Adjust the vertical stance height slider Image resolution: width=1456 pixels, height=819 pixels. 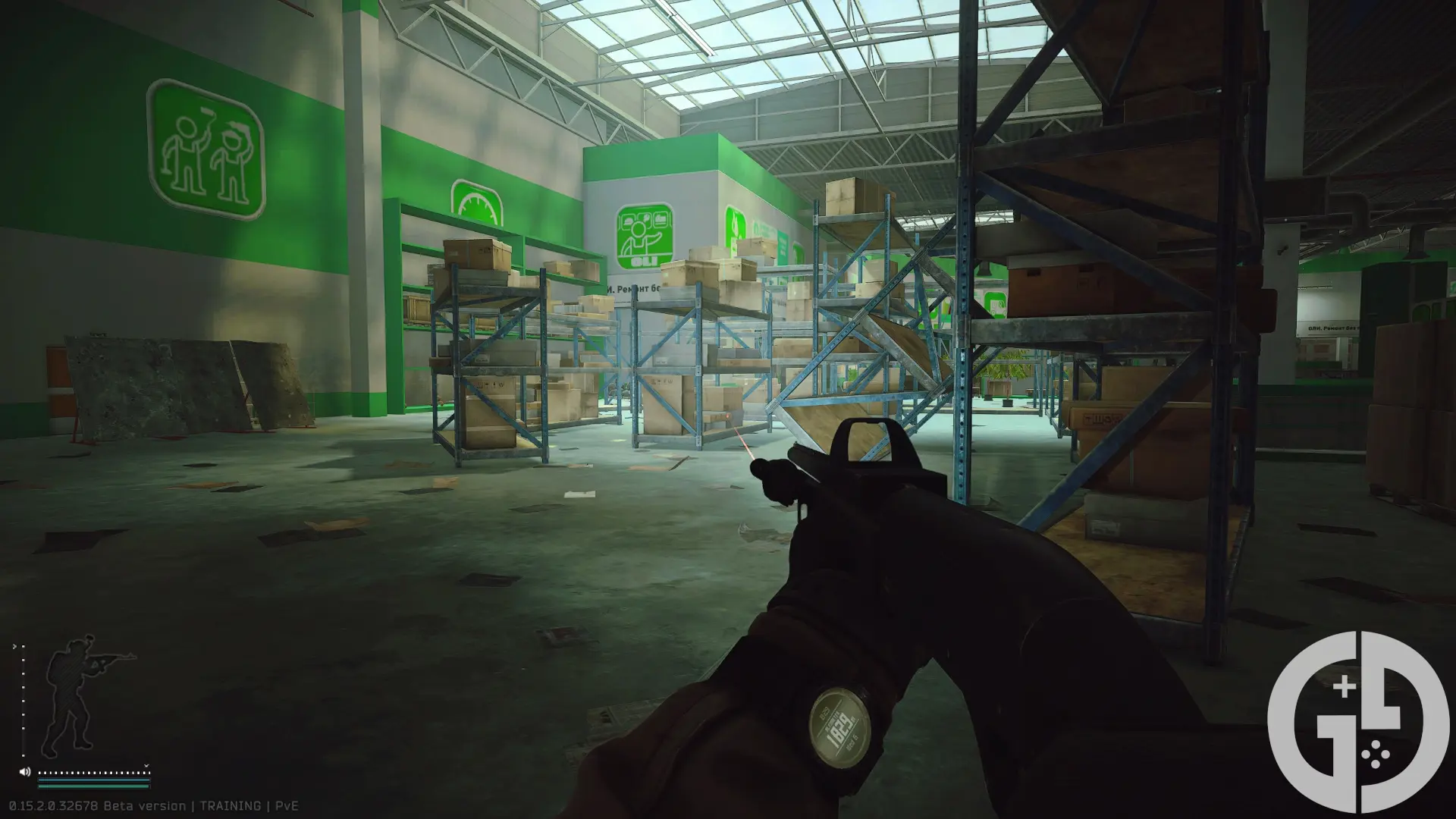tap(22, 701)
